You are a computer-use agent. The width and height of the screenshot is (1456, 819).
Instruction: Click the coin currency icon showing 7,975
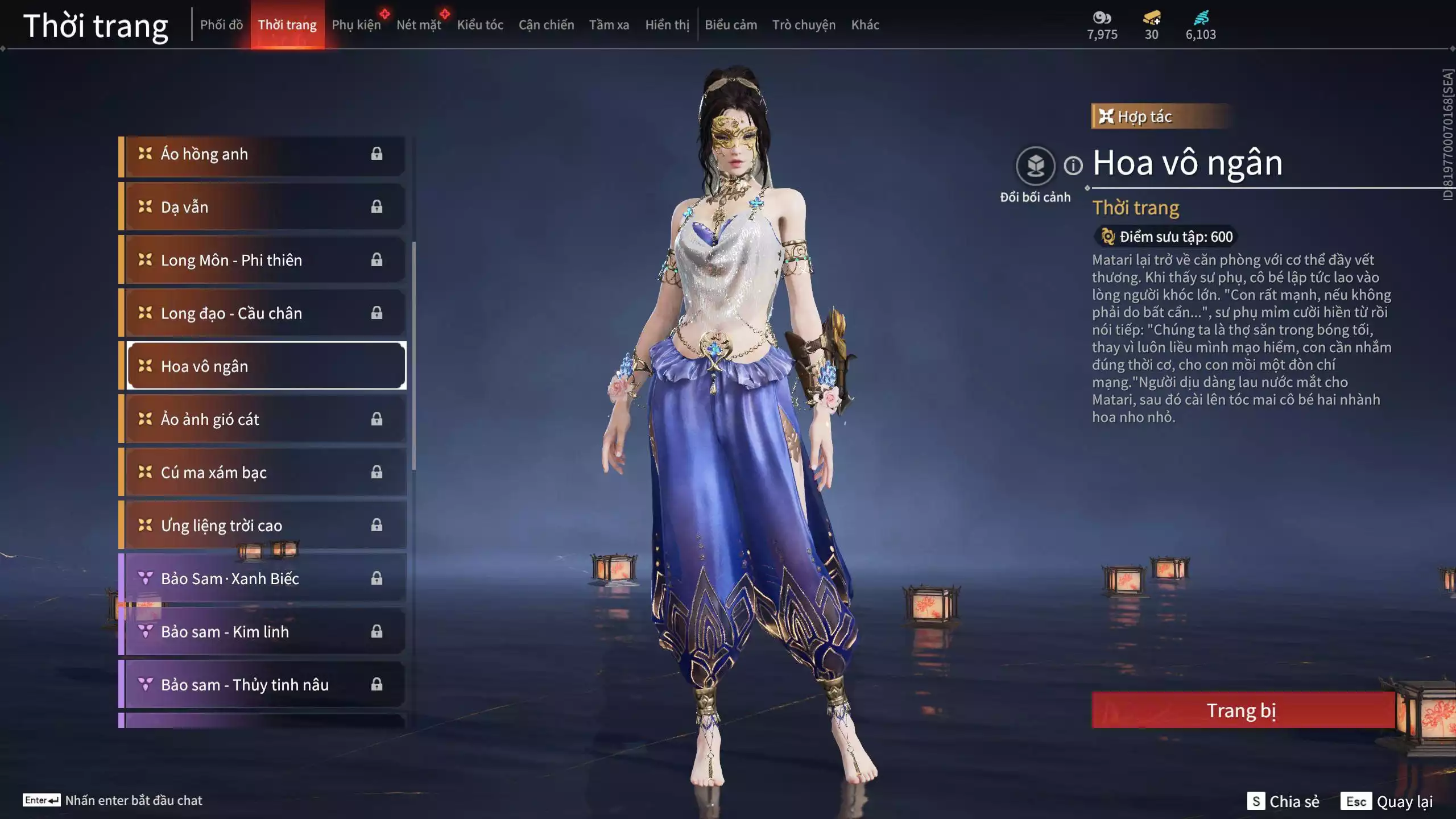point(1102,19)
